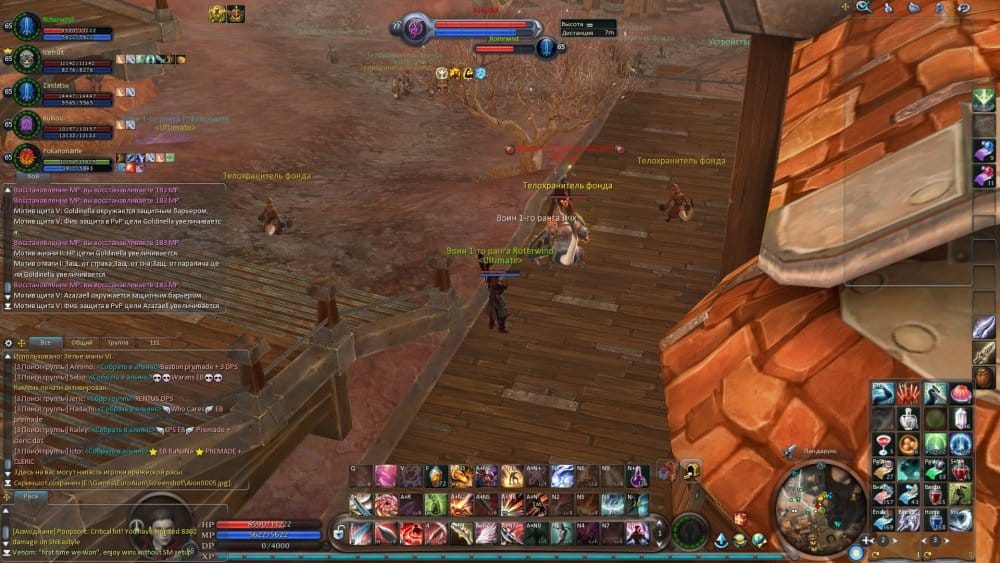
Task: Click party member Pokanonanfe's portrait
Action: click(27, 156)
